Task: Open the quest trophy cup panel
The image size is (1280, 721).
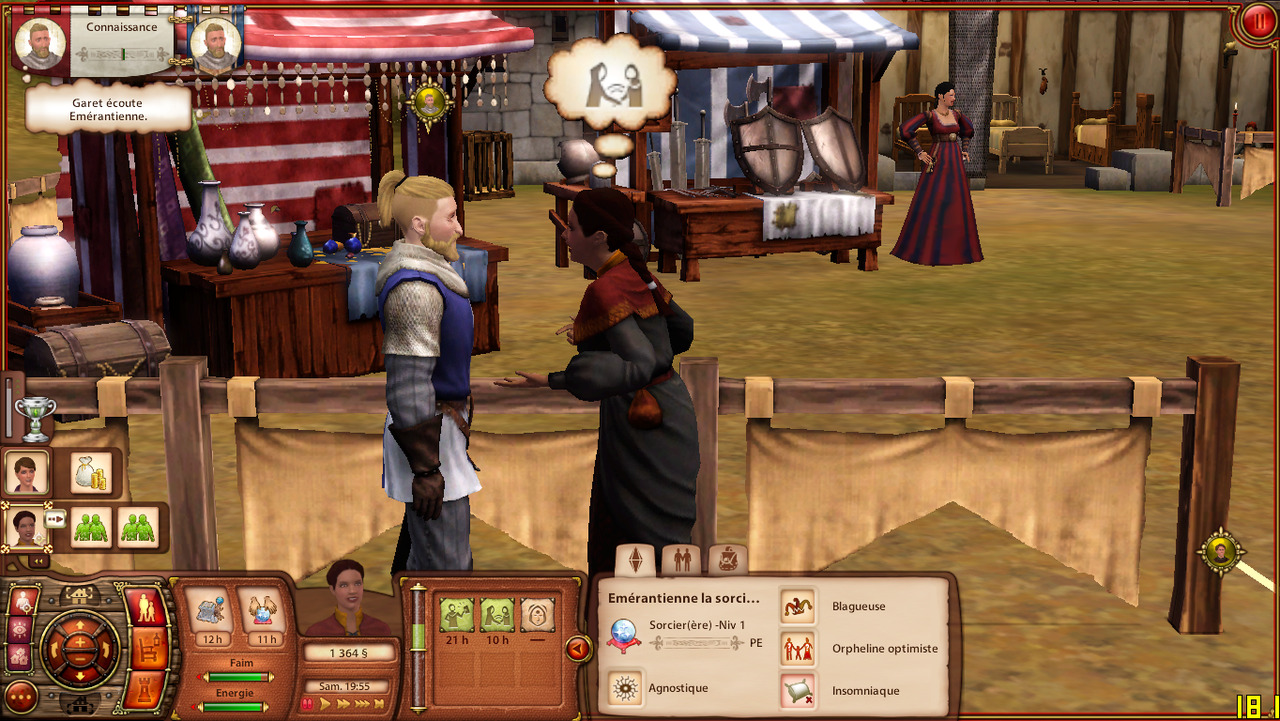Action: 35,418
